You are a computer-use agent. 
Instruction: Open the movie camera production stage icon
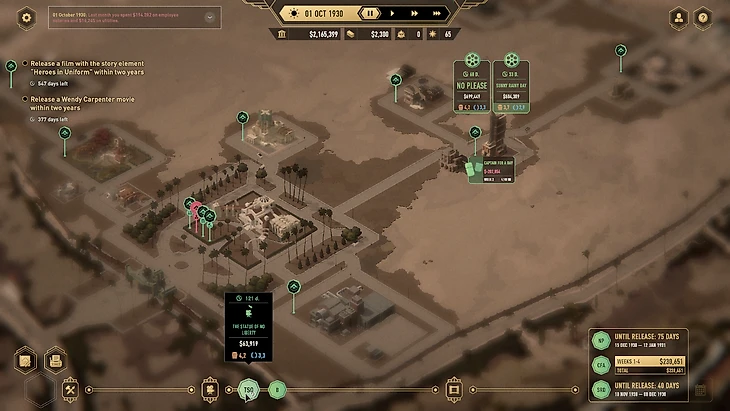click(211, 389)
